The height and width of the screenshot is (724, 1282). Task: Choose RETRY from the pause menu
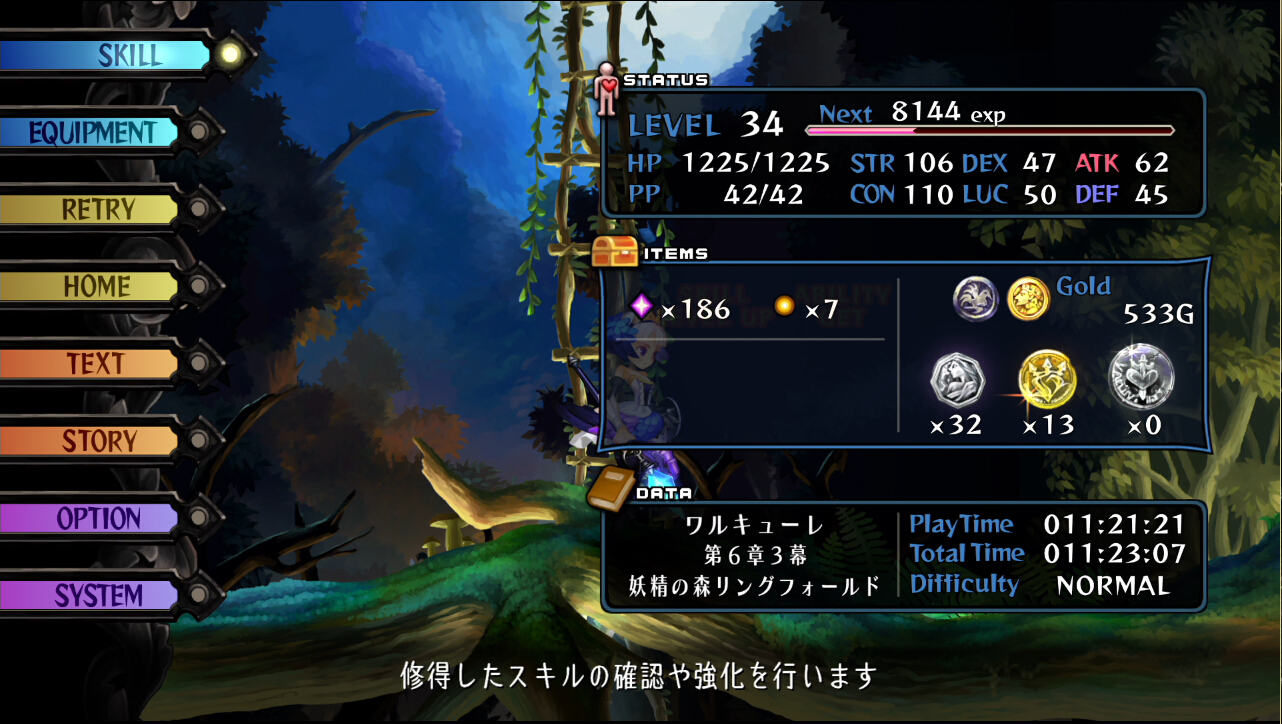[x=97, y=209]
